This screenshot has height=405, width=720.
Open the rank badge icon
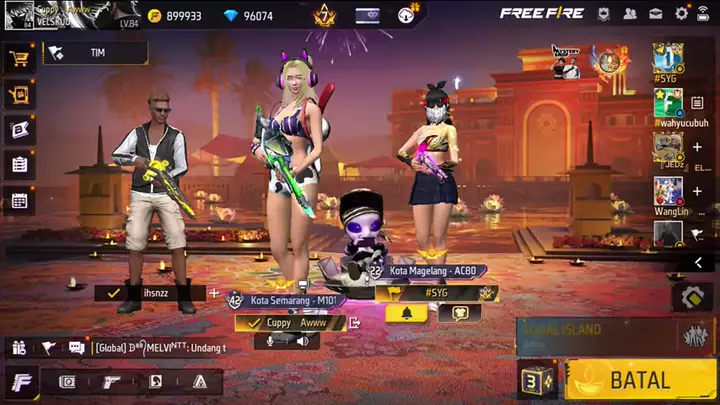pyautogui.click(x=323, y=15)
